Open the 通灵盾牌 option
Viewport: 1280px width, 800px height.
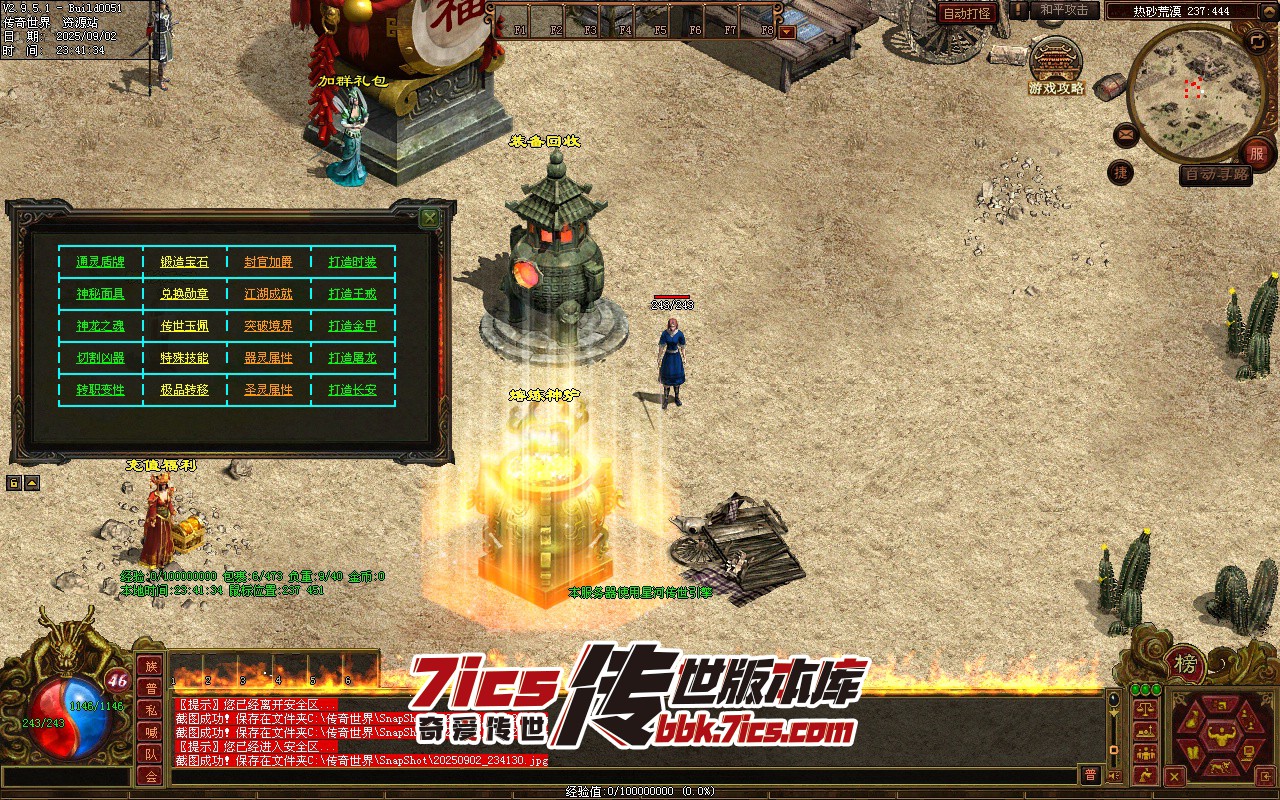point(100,262)
